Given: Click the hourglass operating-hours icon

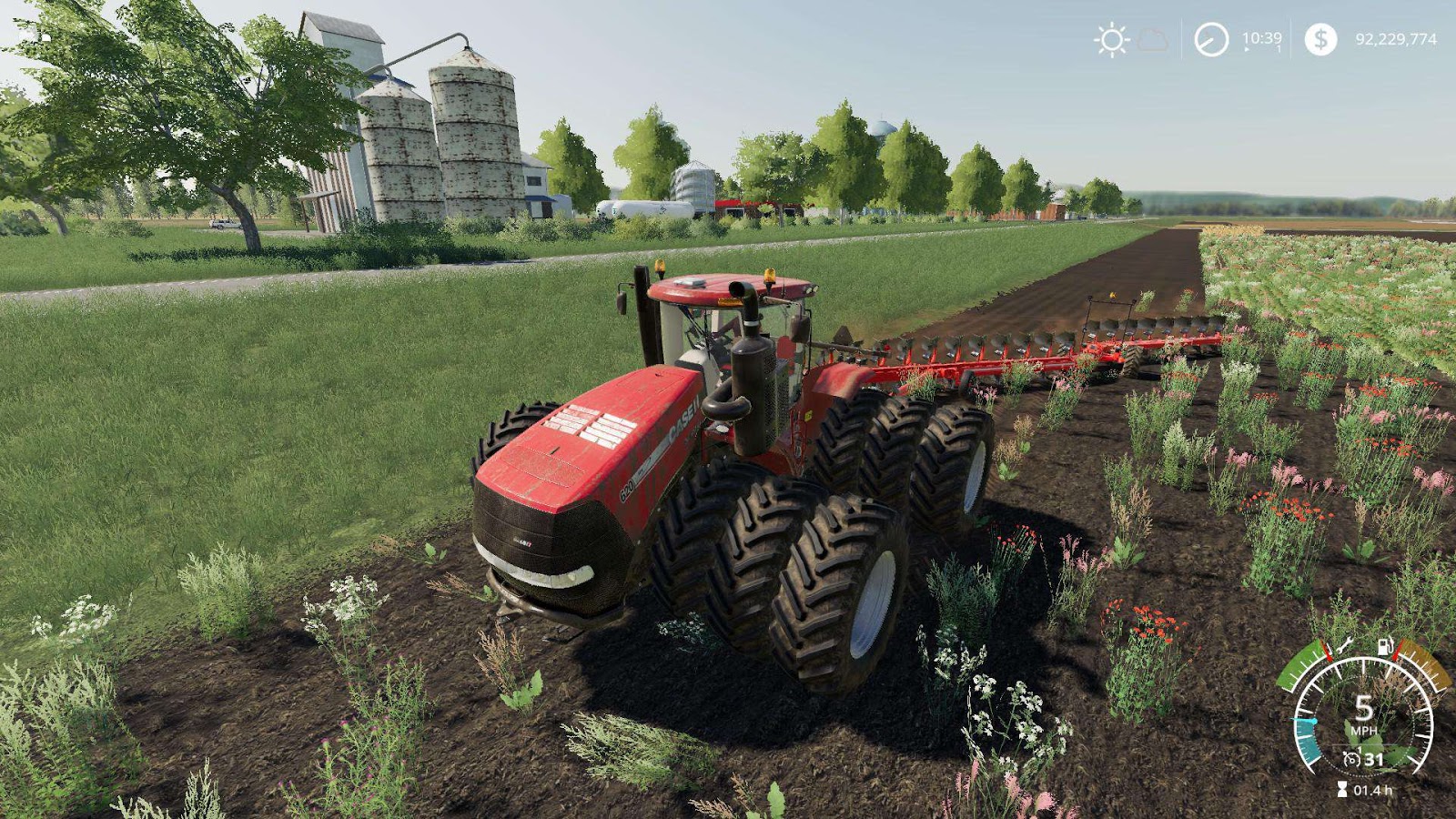Looking at the screenshot, I should click(x=1342, y=788).
